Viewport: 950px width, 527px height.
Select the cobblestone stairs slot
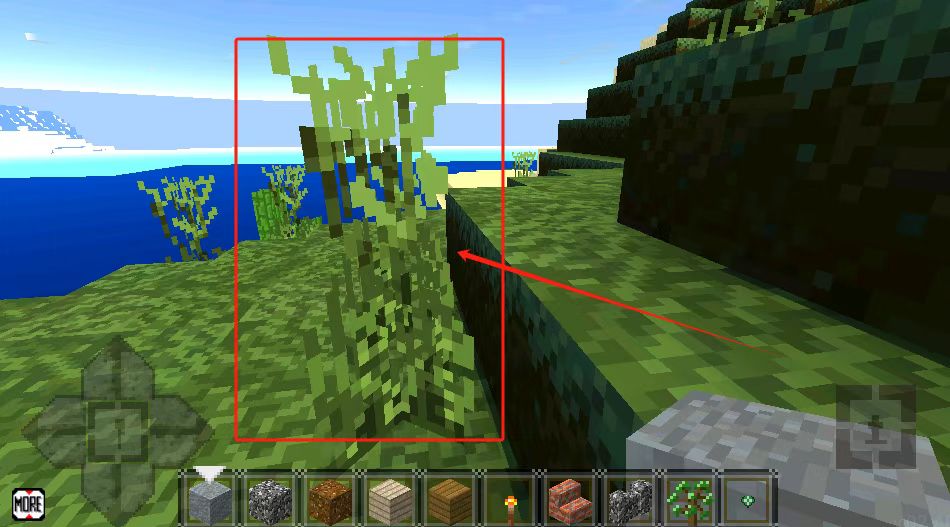628,498
